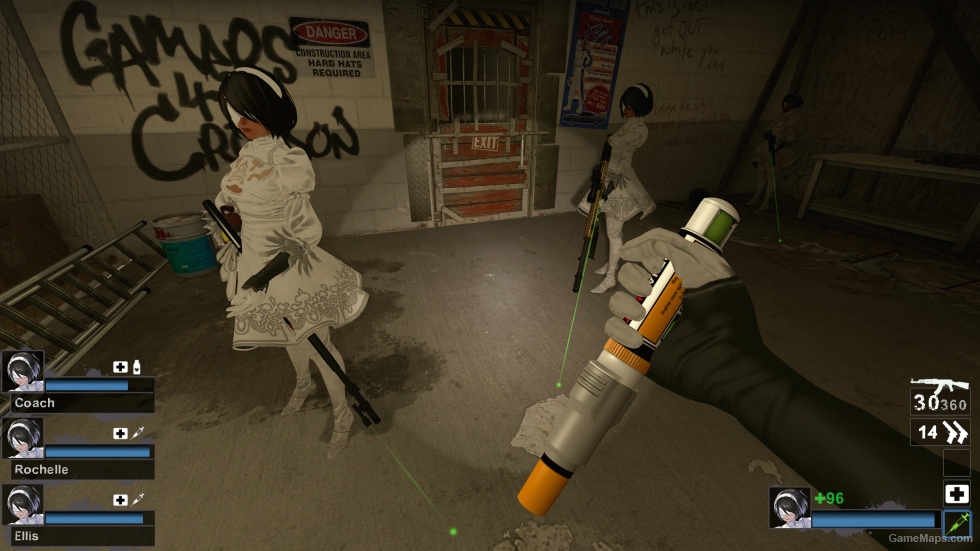This screenshot has height=551, width=980.
Task: Switch to the dual pistols slot
Action: [940, 433]
